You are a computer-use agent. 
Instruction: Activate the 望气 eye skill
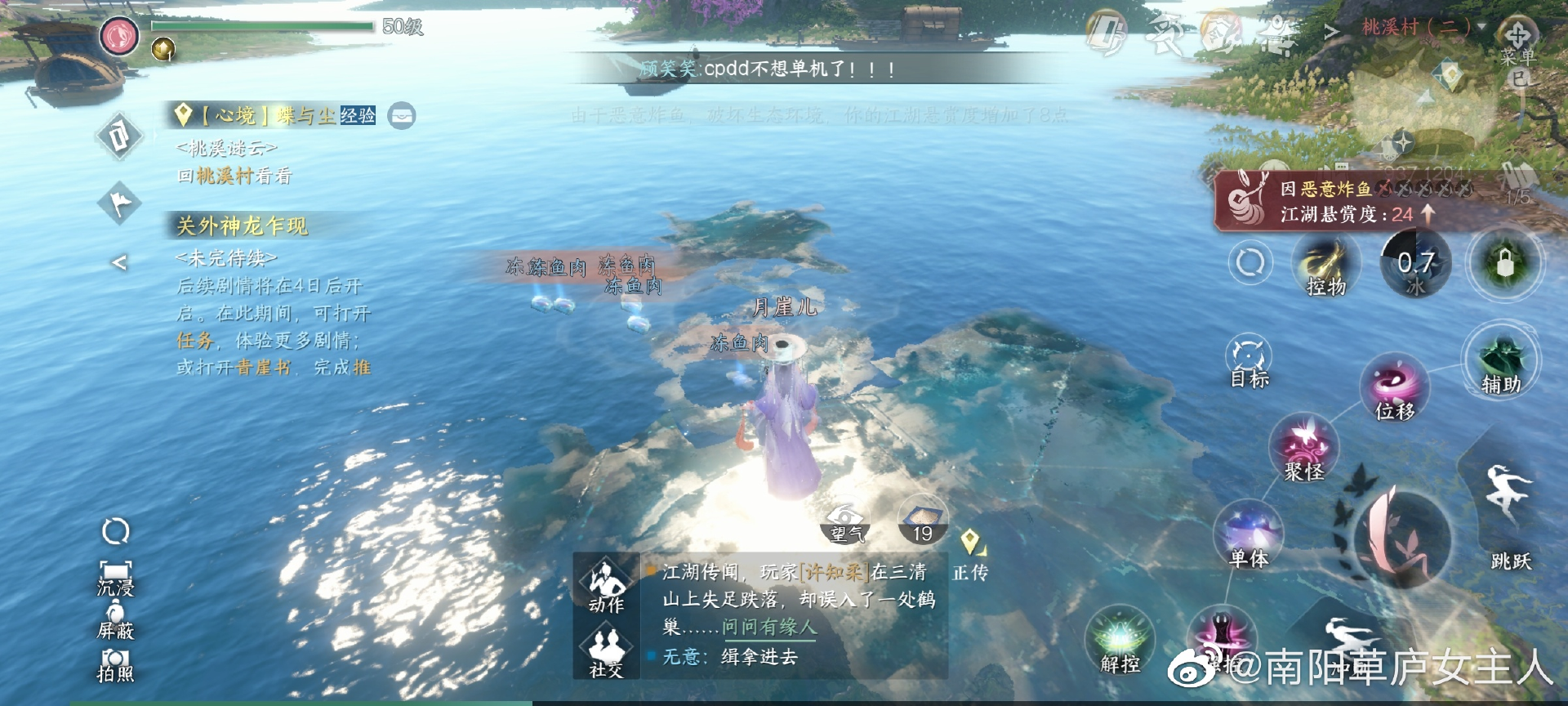845,523
